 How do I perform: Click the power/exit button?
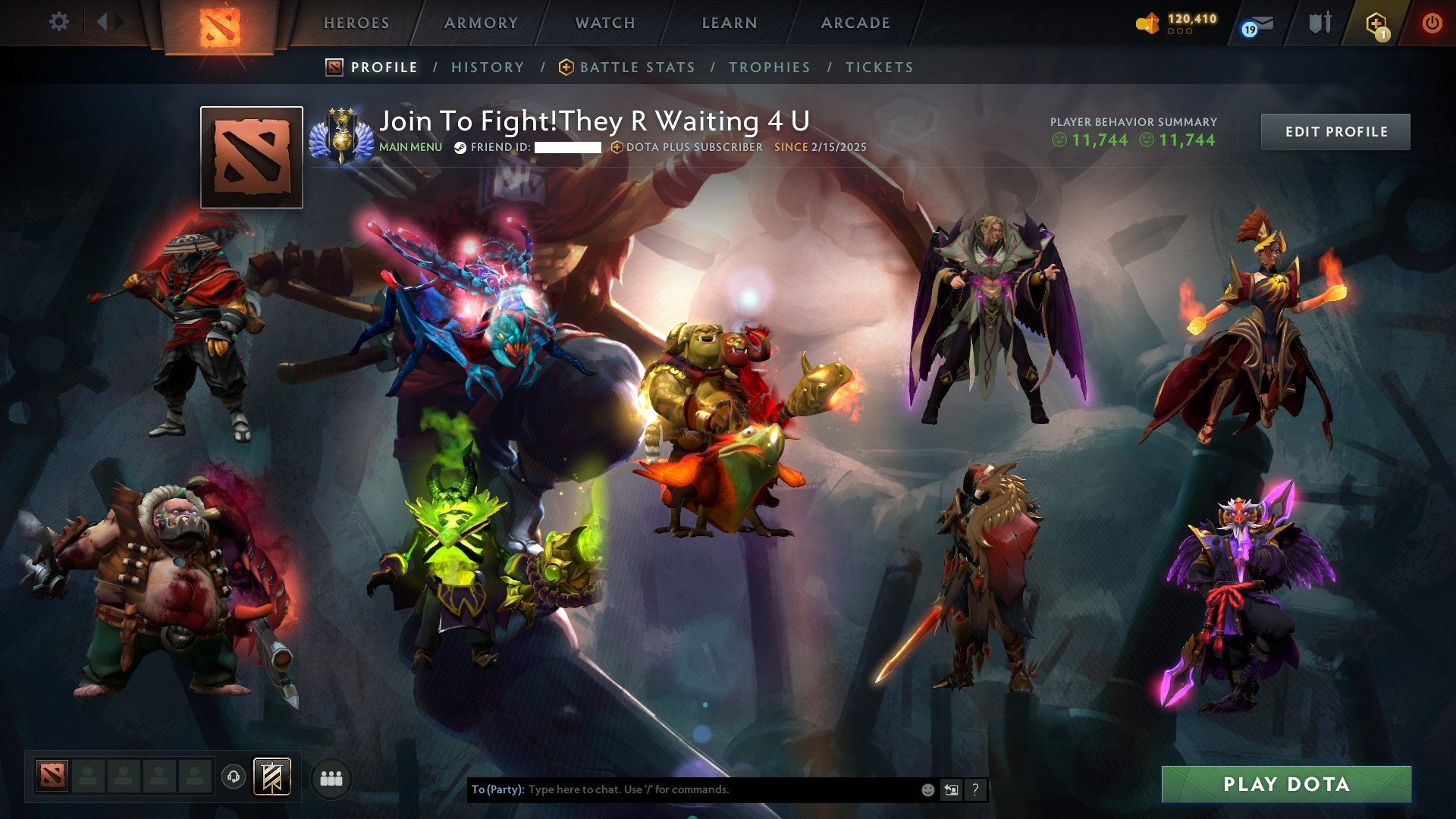coord(1432,22)
